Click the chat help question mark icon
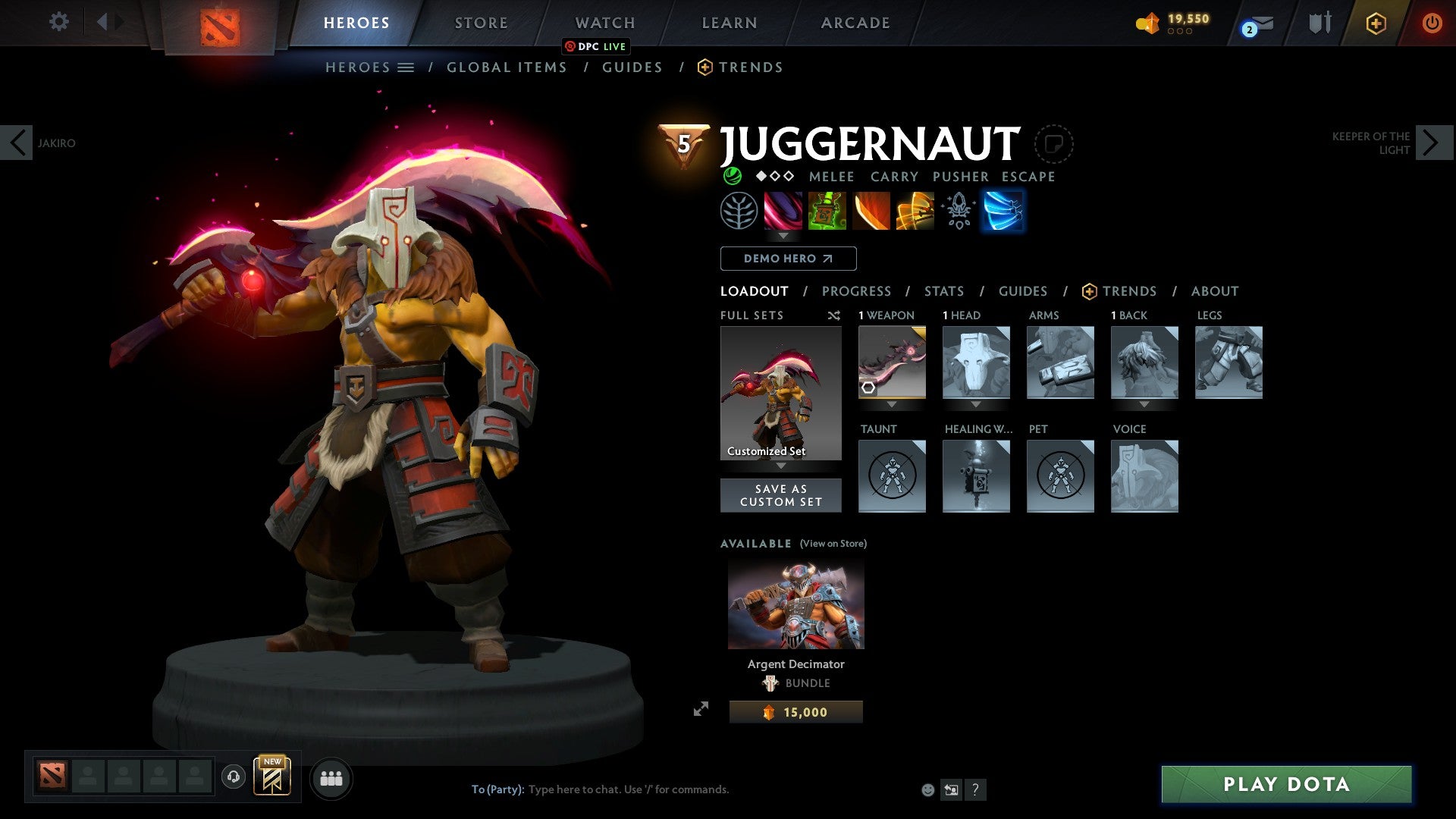 (x=975, y=789)
